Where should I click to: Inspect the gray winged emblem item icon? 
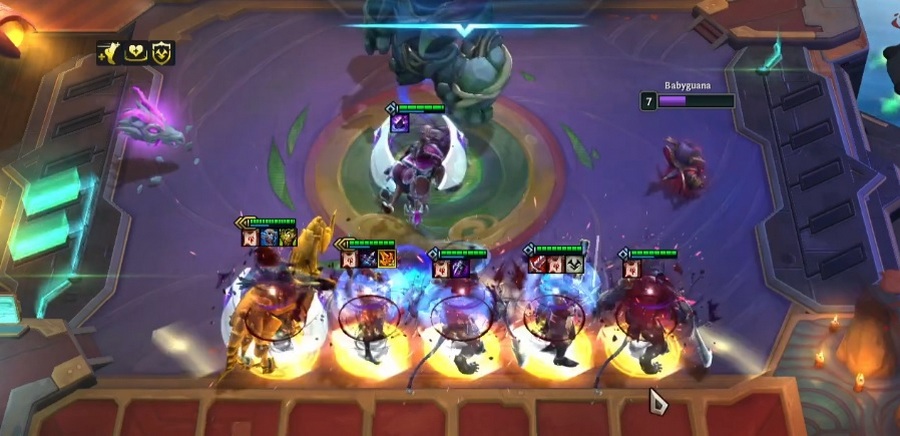(x=574, y=264)
